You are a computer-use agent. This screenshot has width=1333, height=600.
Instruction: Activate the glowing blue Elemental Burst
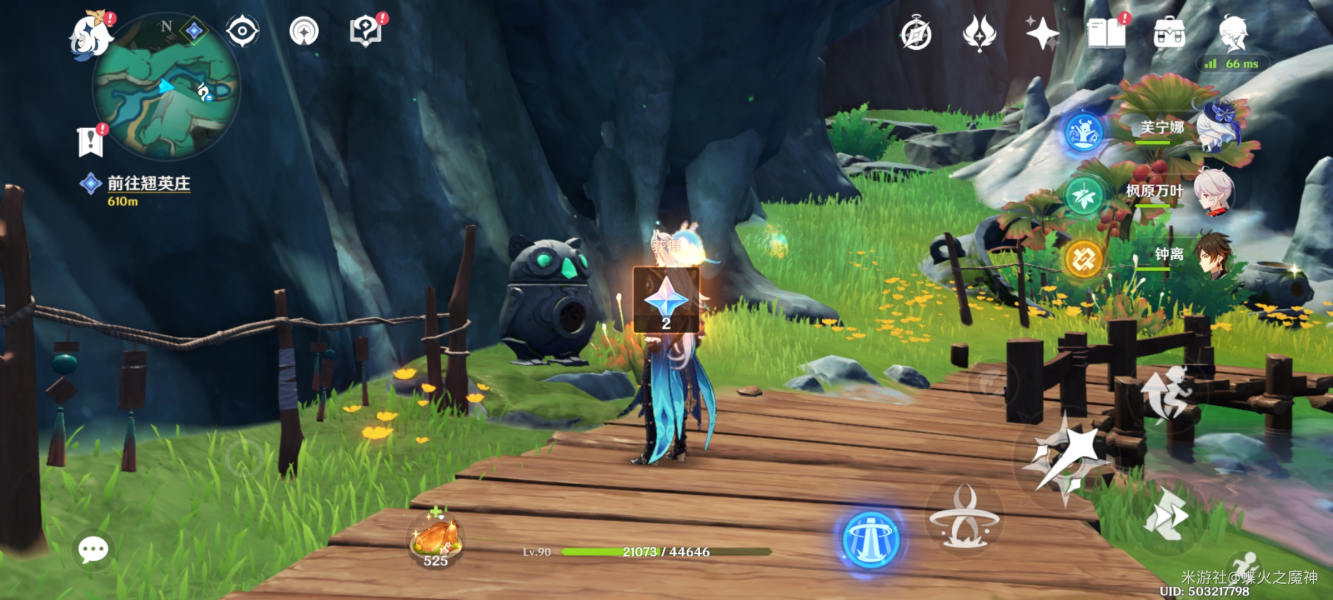tap(871, 540)
